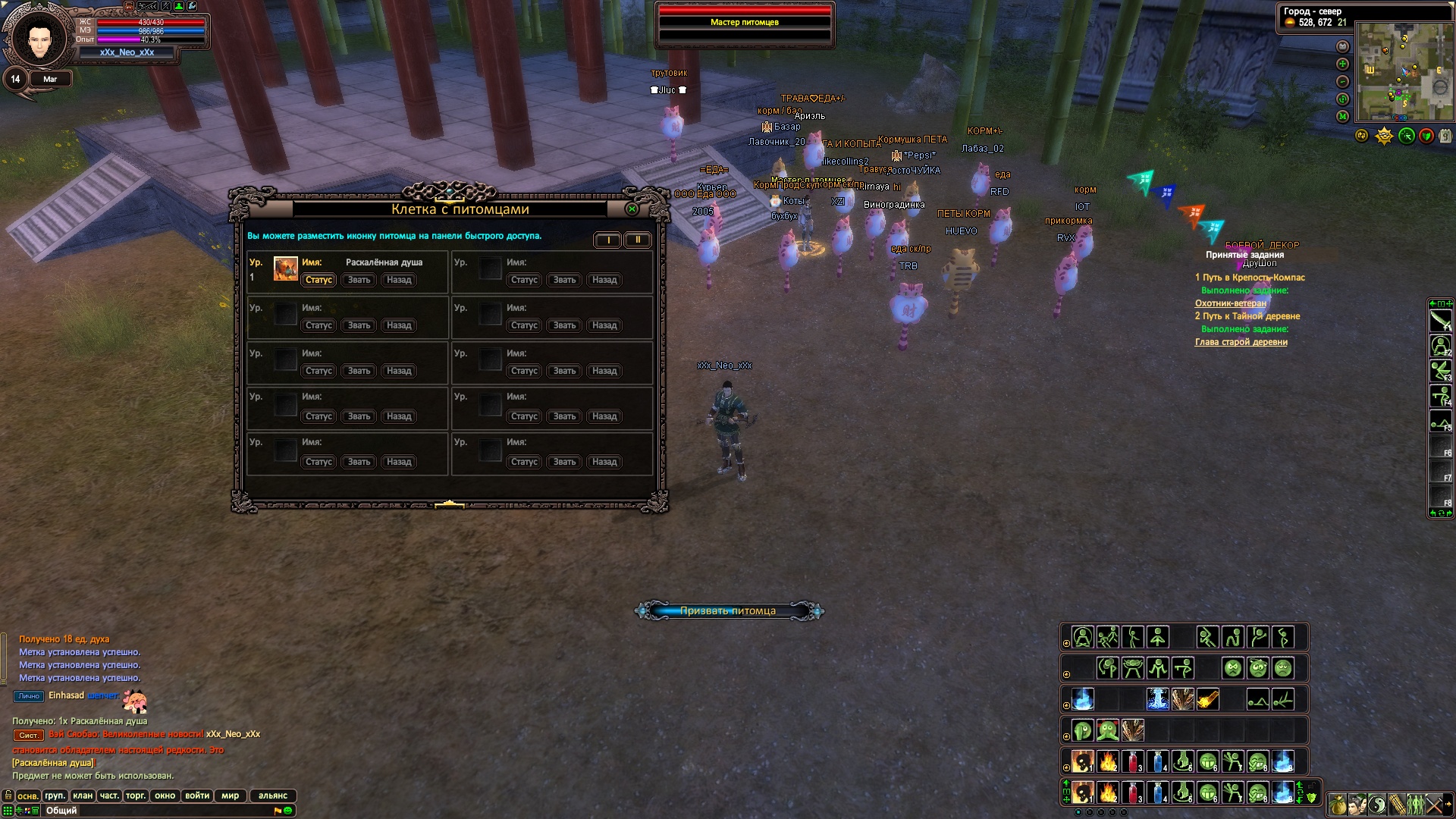Screen dimensions: 1456x819
Task: Select the альянс chat tab
Action: [273, 795]
